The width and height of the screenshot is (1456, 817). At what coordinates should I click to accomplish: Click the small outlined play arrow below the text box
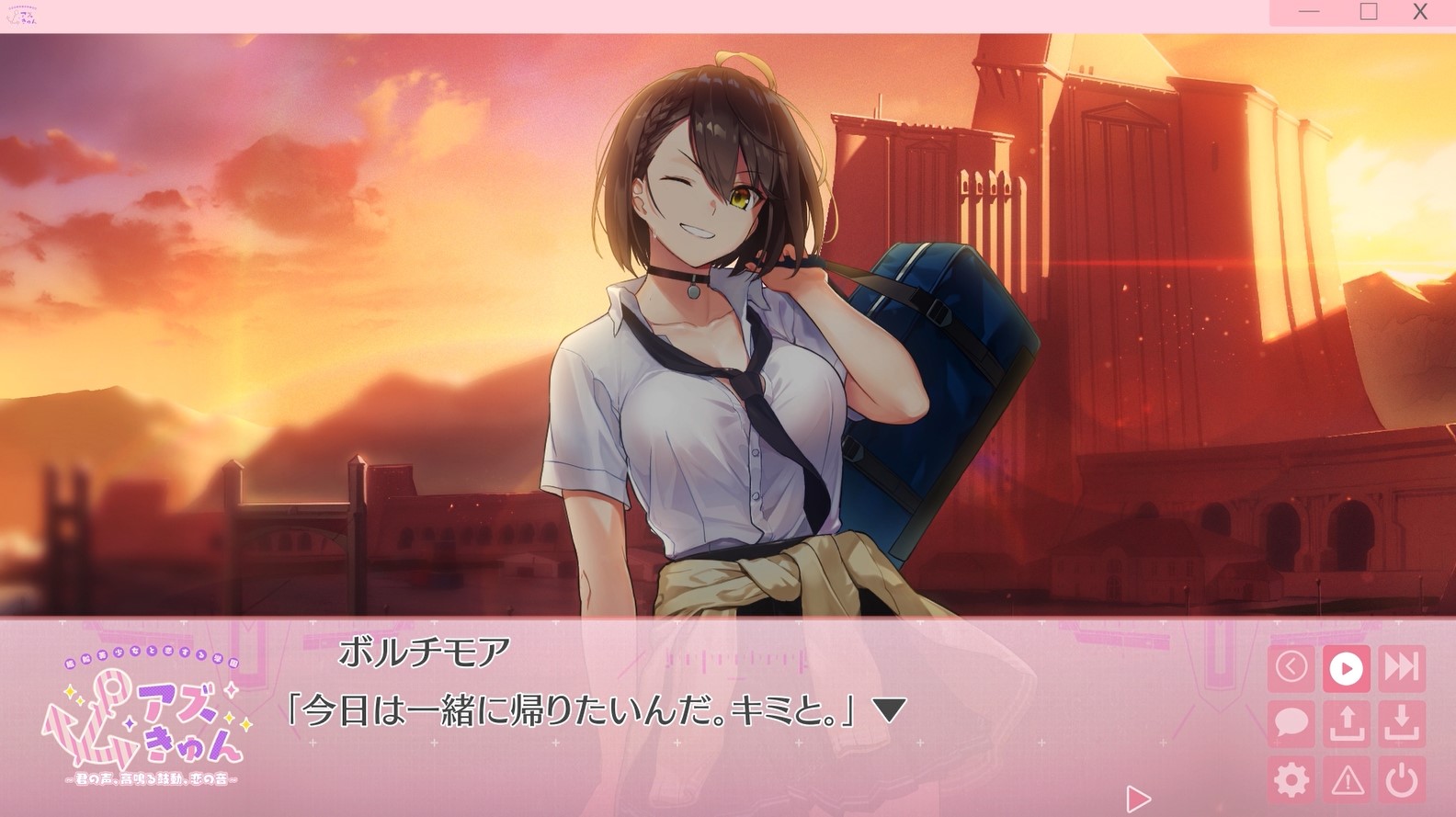(1138, 798)
